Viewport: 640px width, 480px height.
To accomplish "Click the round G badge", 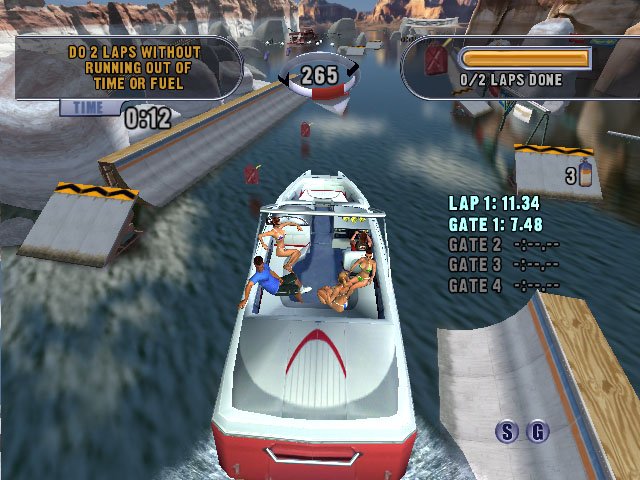I will point(538,432).
